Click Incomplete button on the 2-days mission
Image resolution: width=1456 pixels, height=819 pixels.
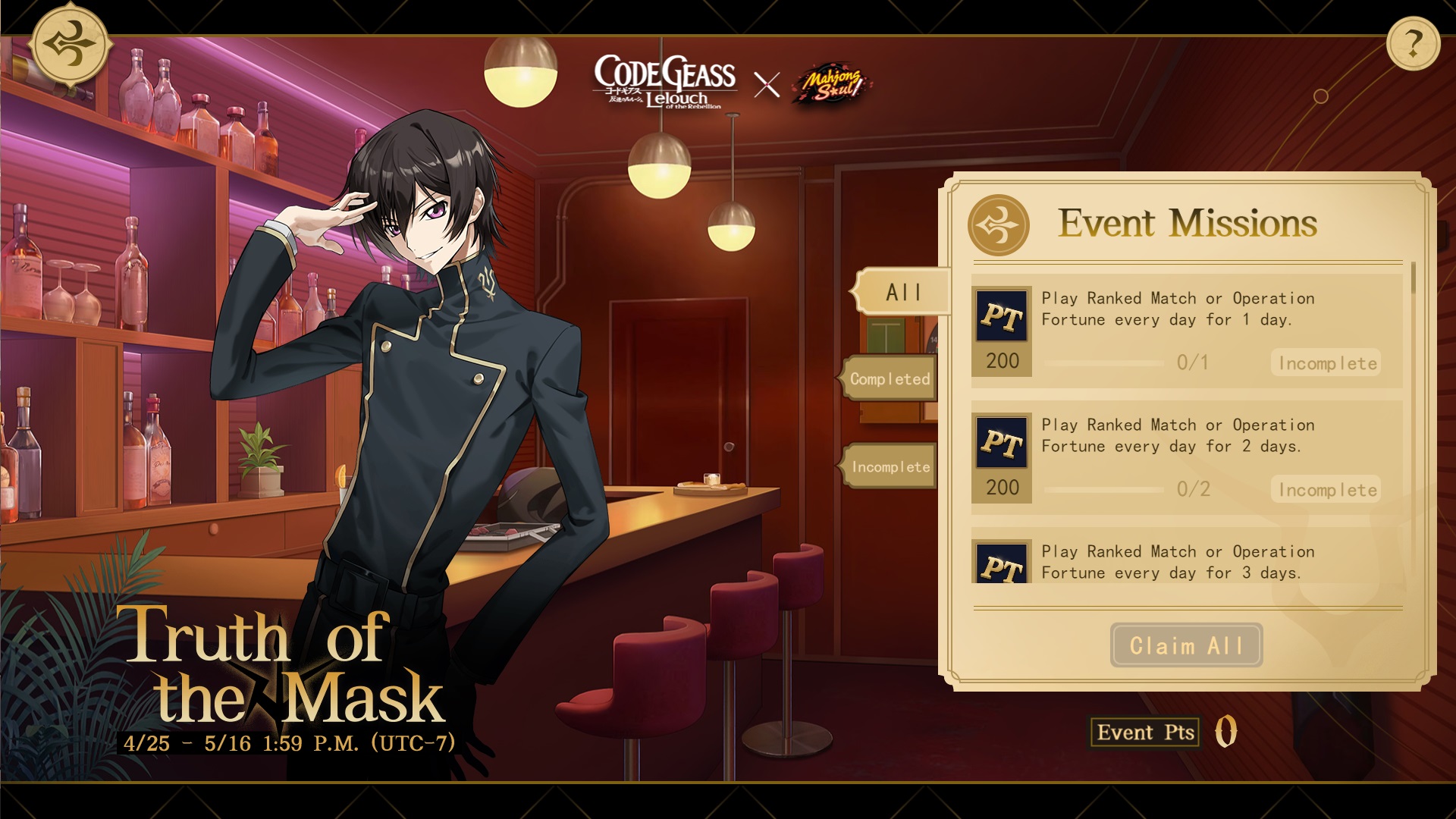coord(1326,490)
